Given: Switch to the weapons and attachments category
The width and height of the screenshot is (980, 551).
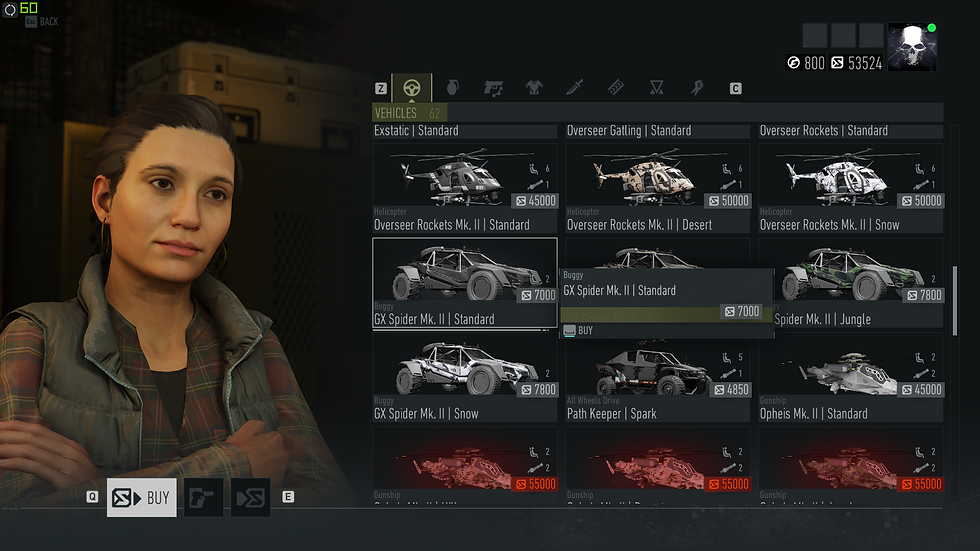Looking at the screenshot, I should point(493,88).
